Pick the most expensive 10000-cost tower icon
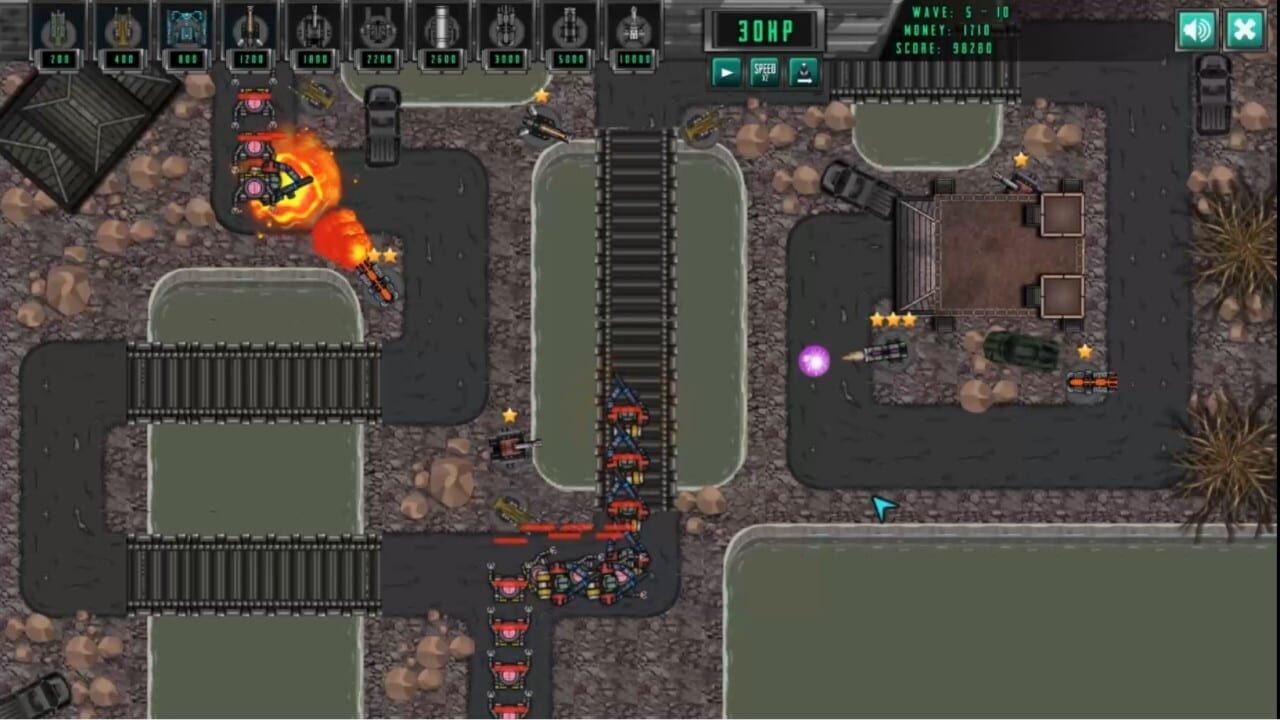Screen dimensions: 1280x720 click(x=633, y=30)
